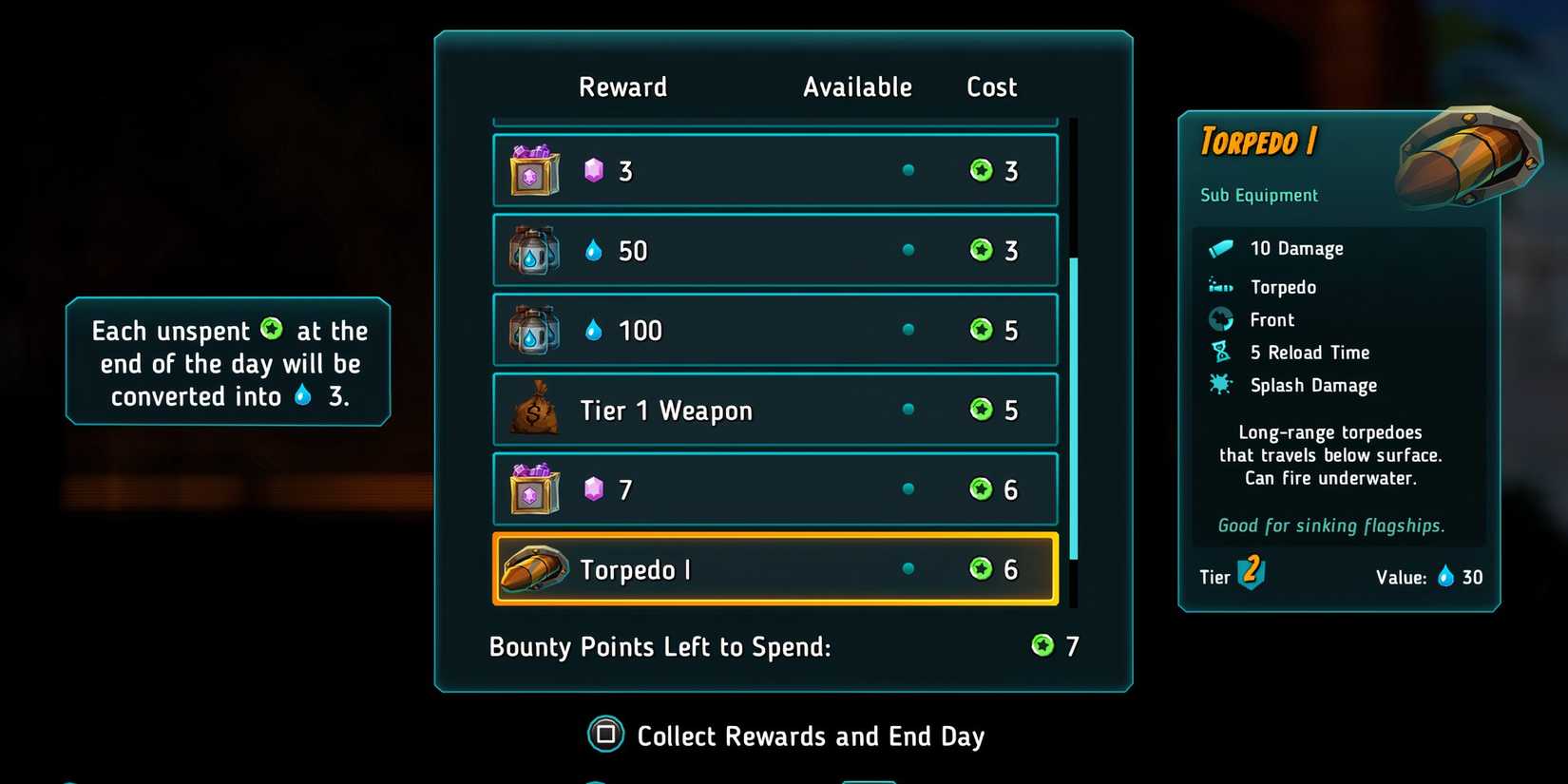Click the Tier 2 shield badge

pyautogui.click(x=1248, y=575)
